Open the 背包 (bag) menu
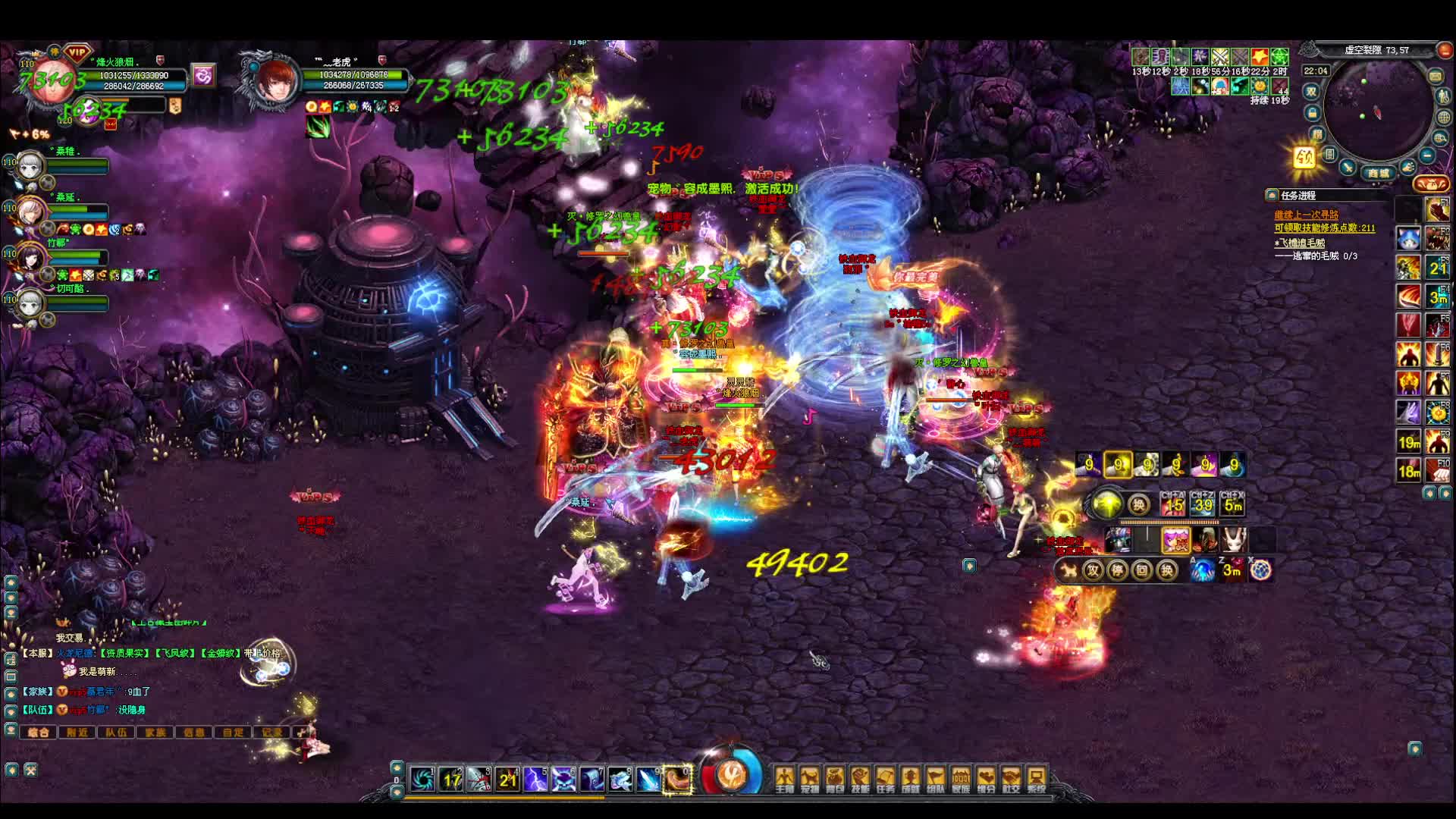This screenshot has width=1456, height=819. pyautogui.click(x=835, y=779)
